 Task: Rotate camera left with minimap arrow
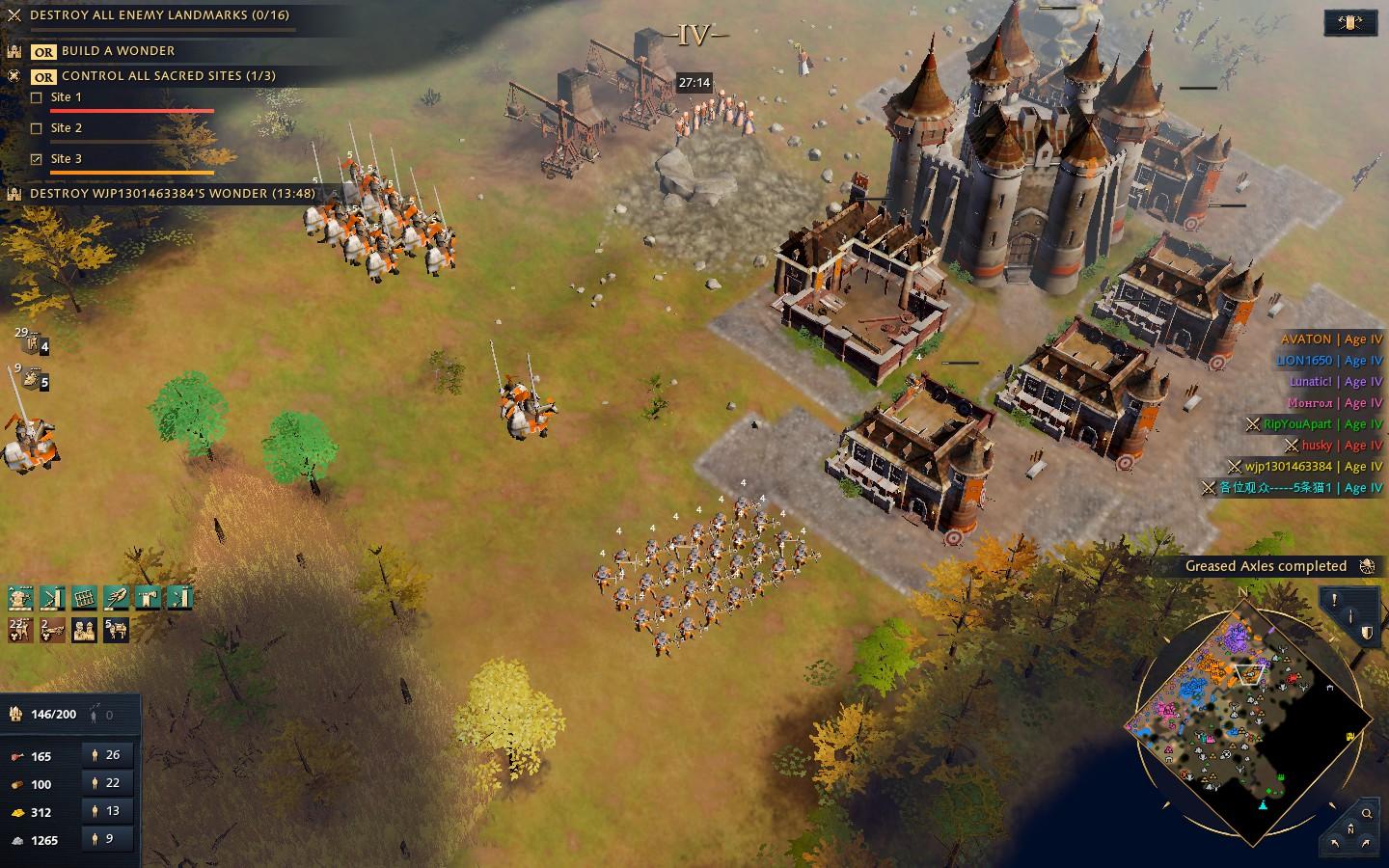pyautogui.click(x=1335, y=843)
